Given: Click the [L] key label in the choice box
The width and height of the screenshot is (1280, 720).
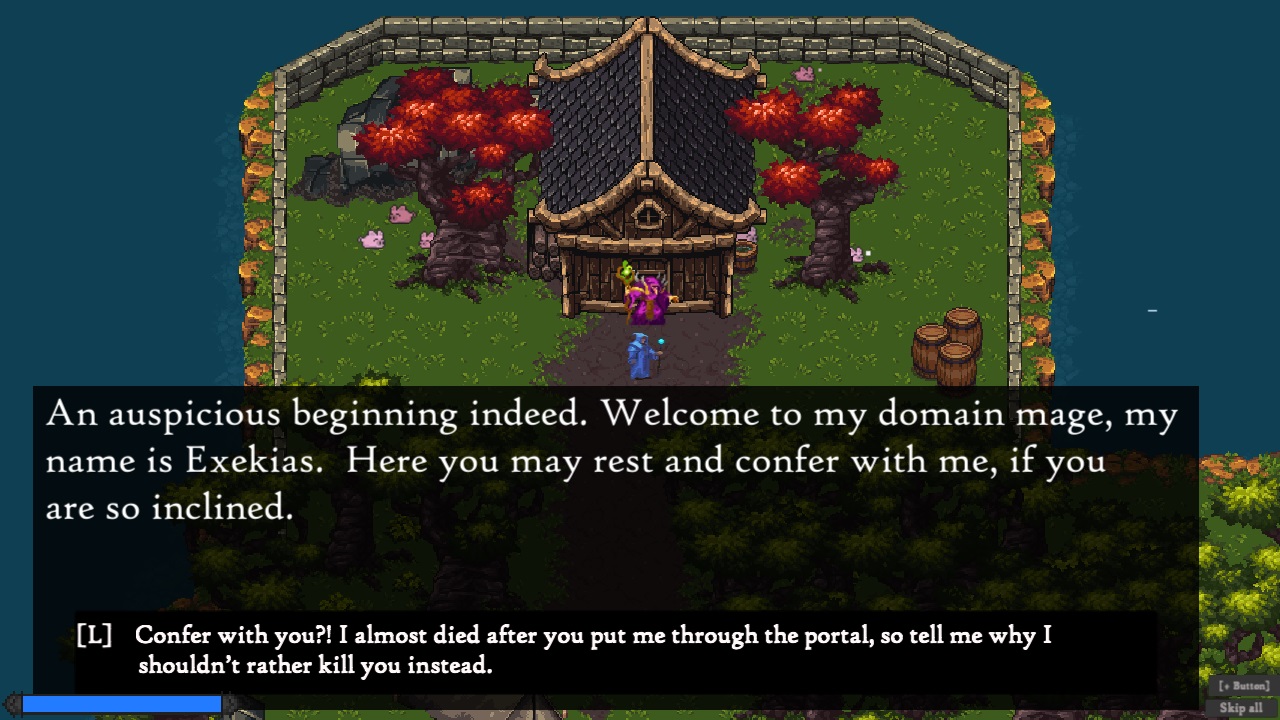Looking at the screenshot, I should [95, 634].
